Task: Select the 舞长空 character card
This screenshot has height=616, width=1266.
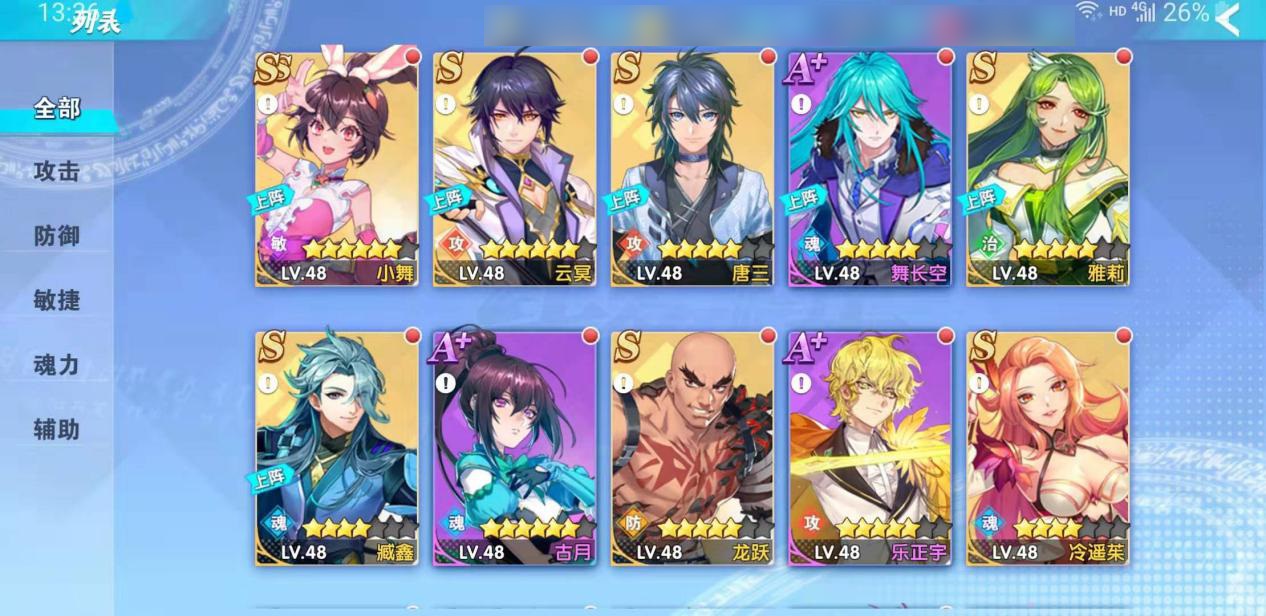Action: (870, 168)
